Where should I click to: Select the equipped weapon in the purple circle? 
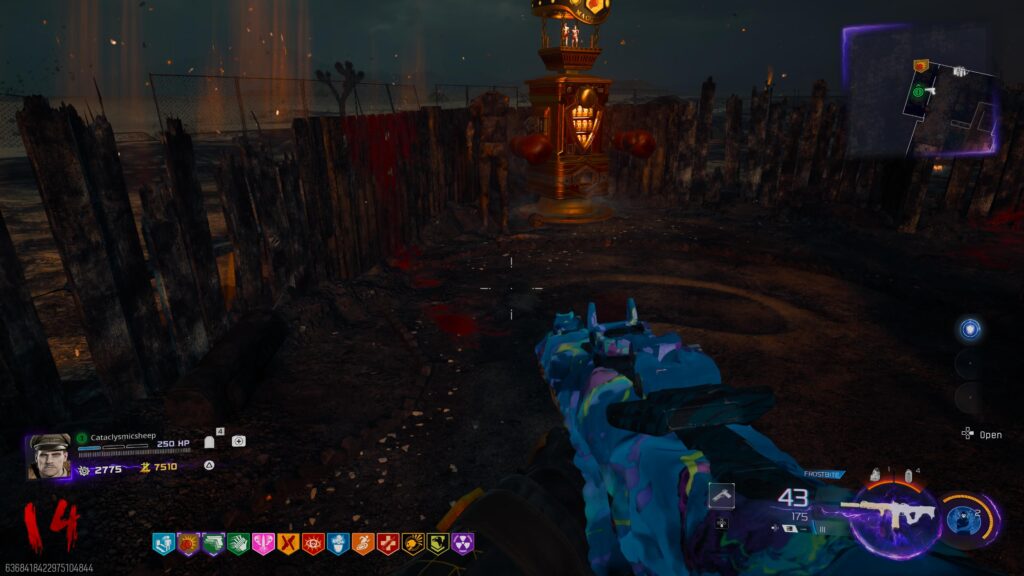(x=892, y=513)
